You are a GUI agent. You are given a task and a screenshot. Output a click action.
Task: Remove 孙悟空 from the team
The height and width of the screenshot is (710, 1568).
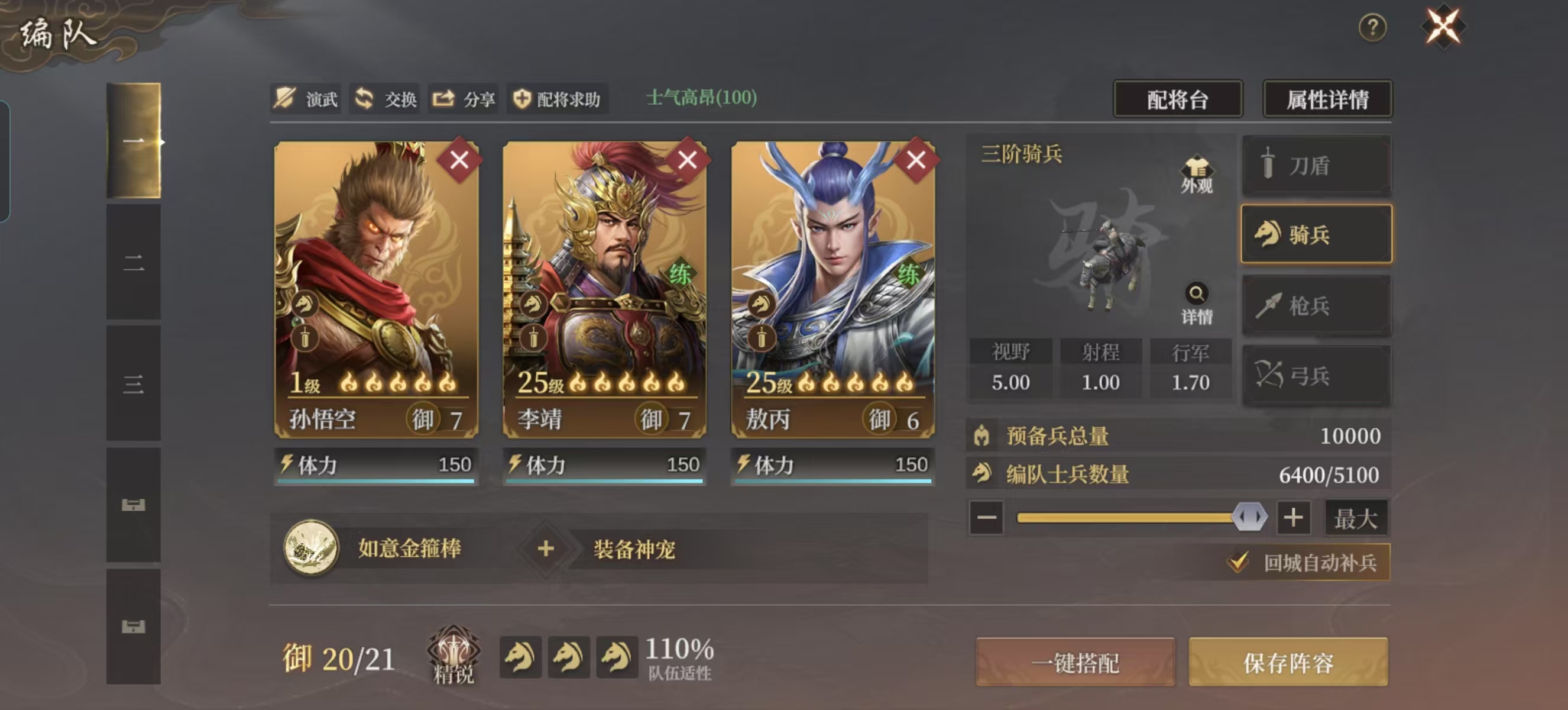460,161
